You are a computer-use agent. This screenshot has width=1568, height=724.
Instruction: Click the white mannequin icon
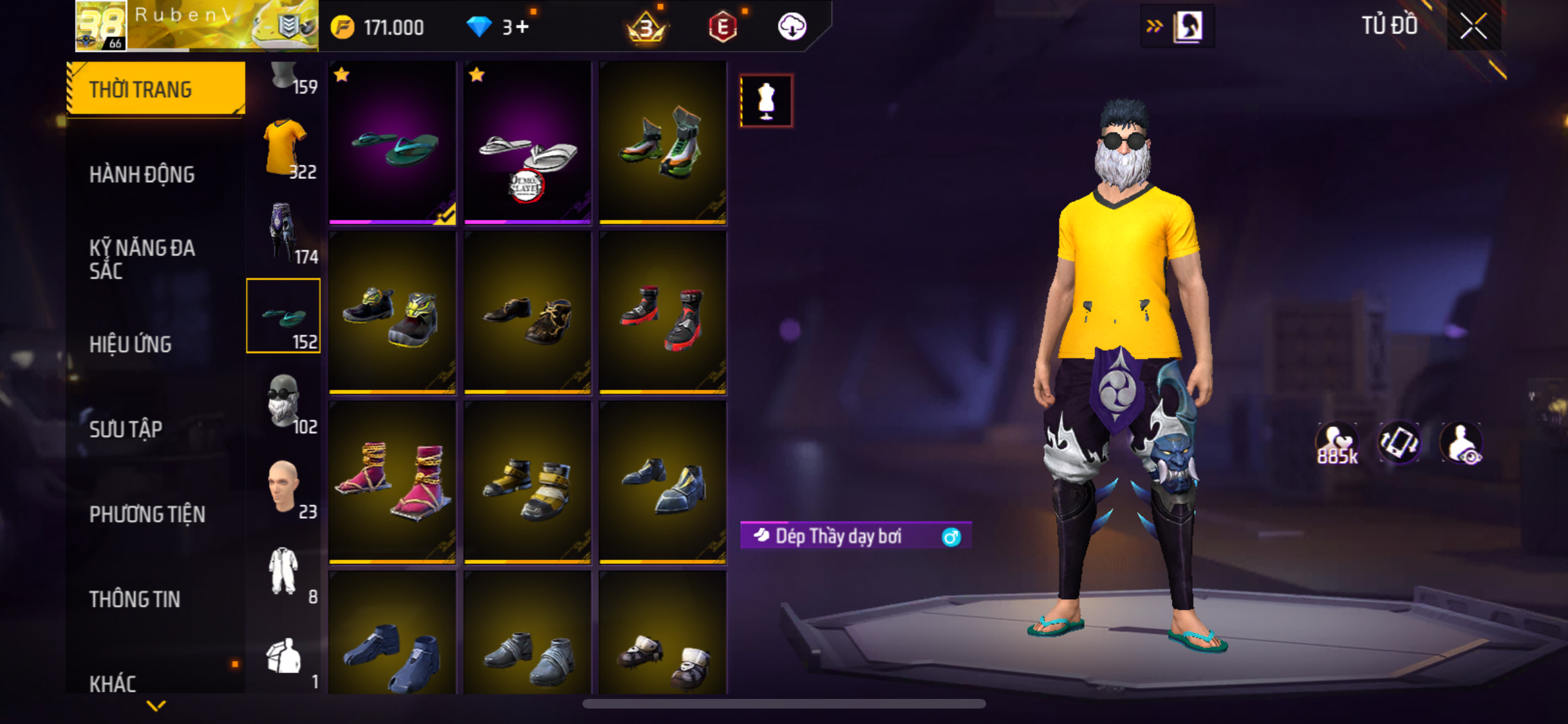[766, 101]
